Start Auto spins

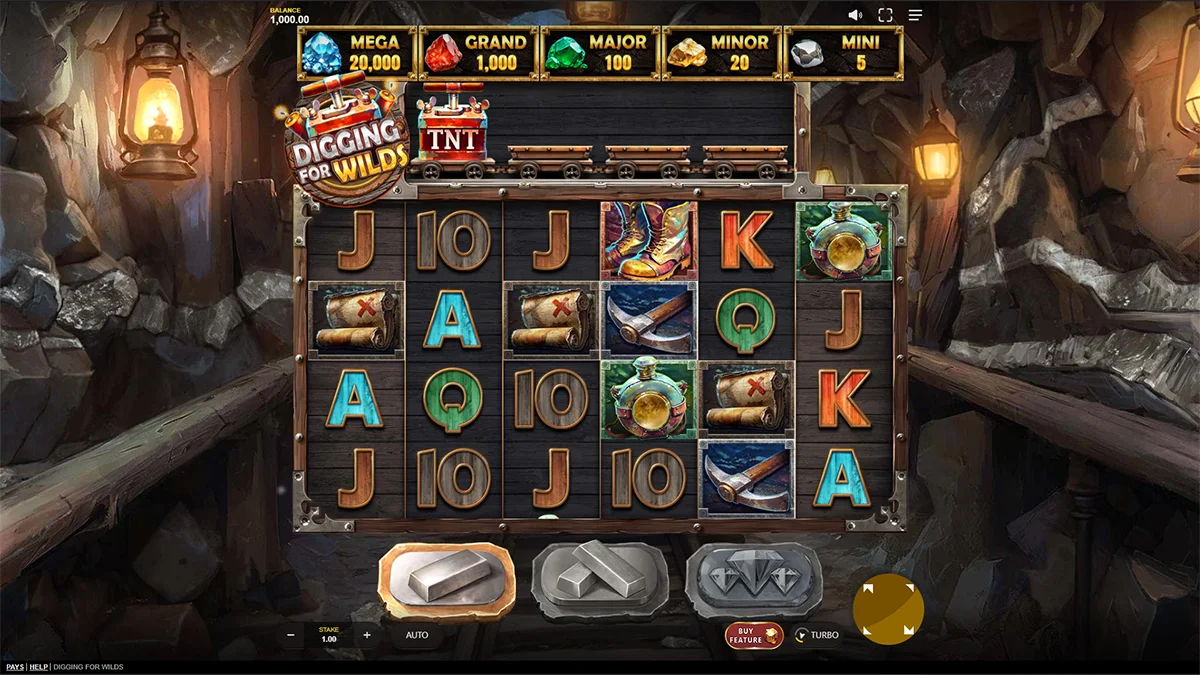tap(417, 635)
